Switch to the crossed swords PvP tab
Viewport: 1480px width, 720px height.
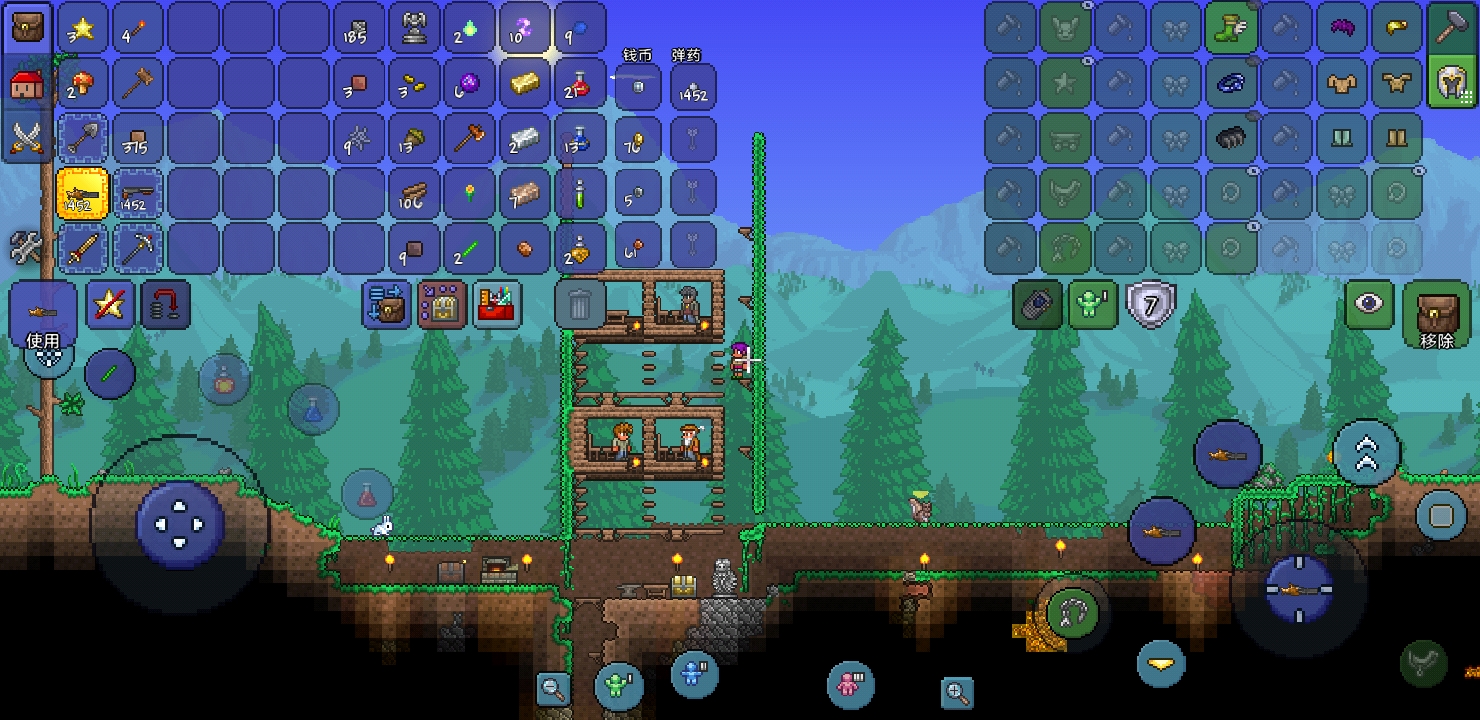pos(27,137)
